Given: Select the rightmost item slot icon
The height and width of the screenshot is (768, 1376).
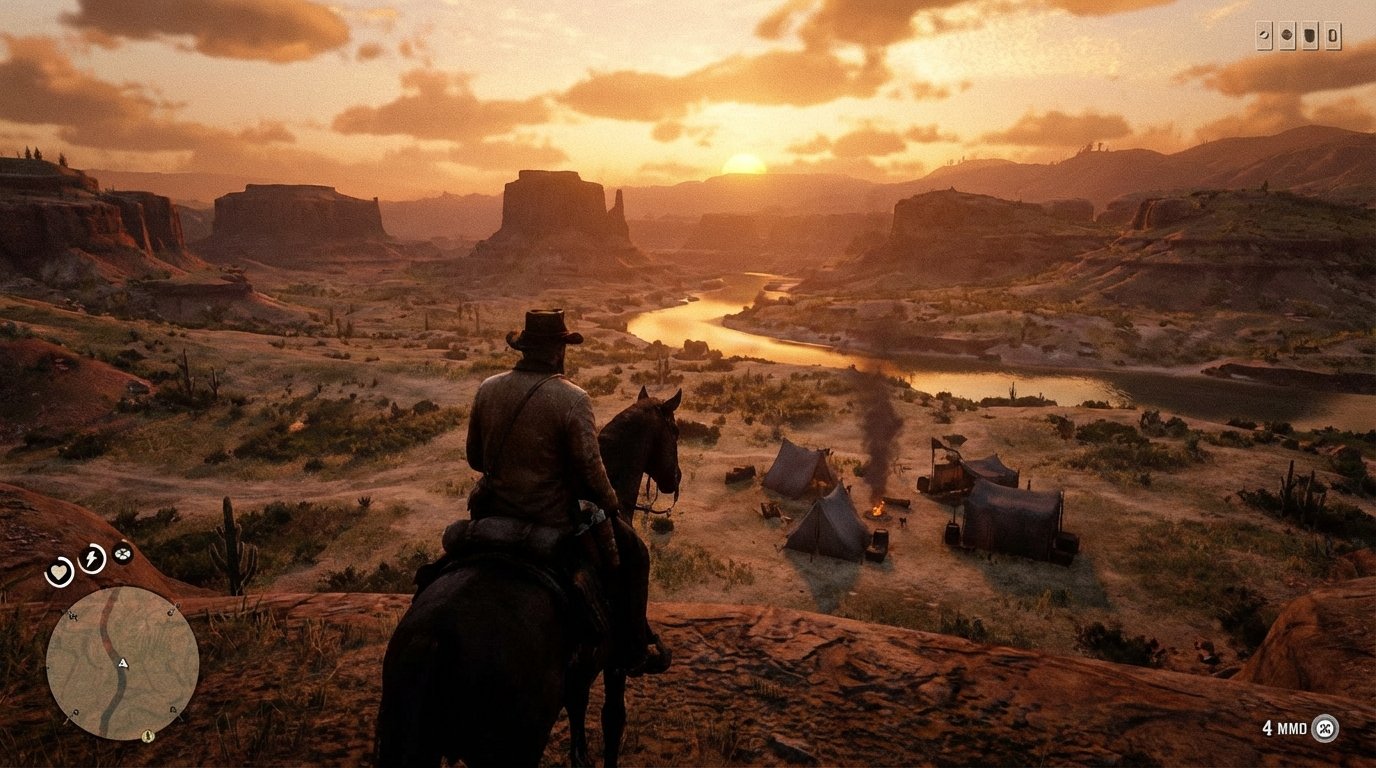Looking at the screenshot, I should [1333, 35].
